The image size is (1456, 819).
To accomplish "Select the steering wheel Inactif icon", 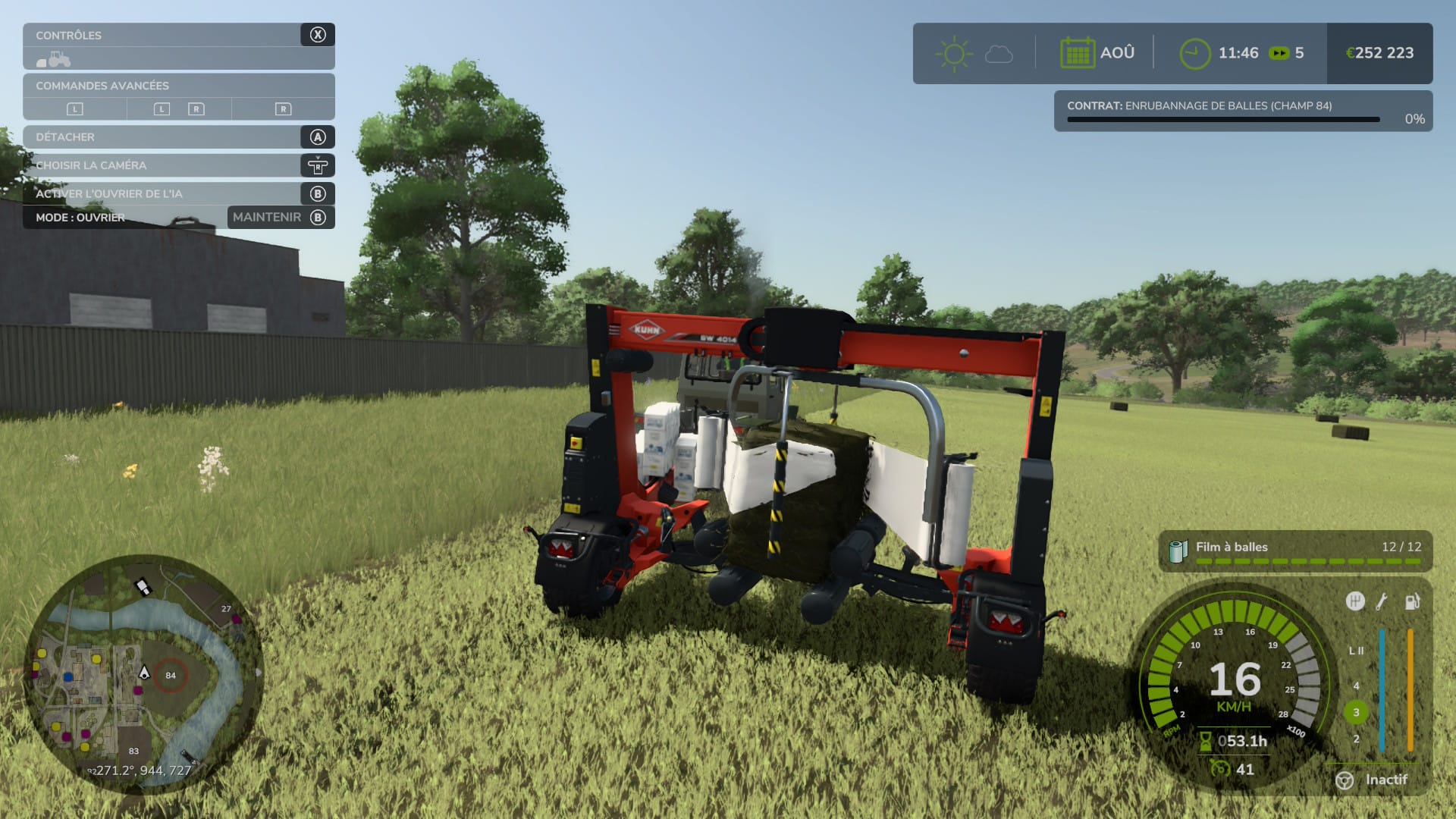I will click(x=1345, y=780).
